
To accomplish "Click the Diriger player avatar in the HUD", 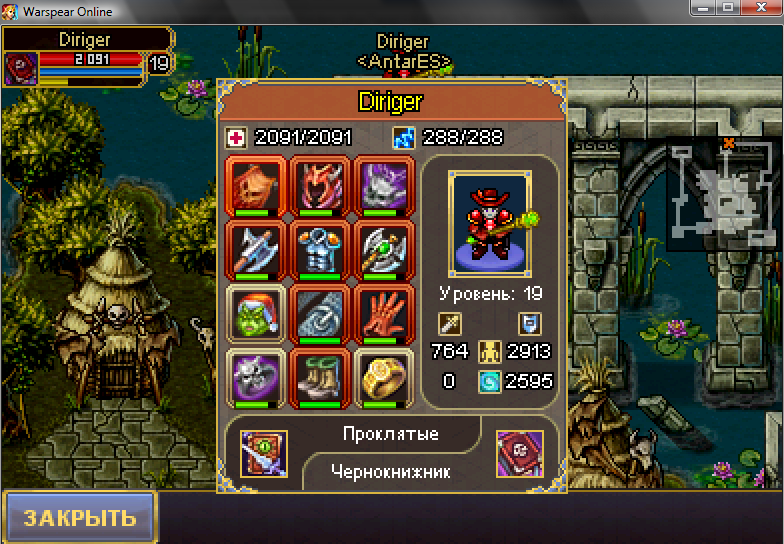I will coord(20,68).
